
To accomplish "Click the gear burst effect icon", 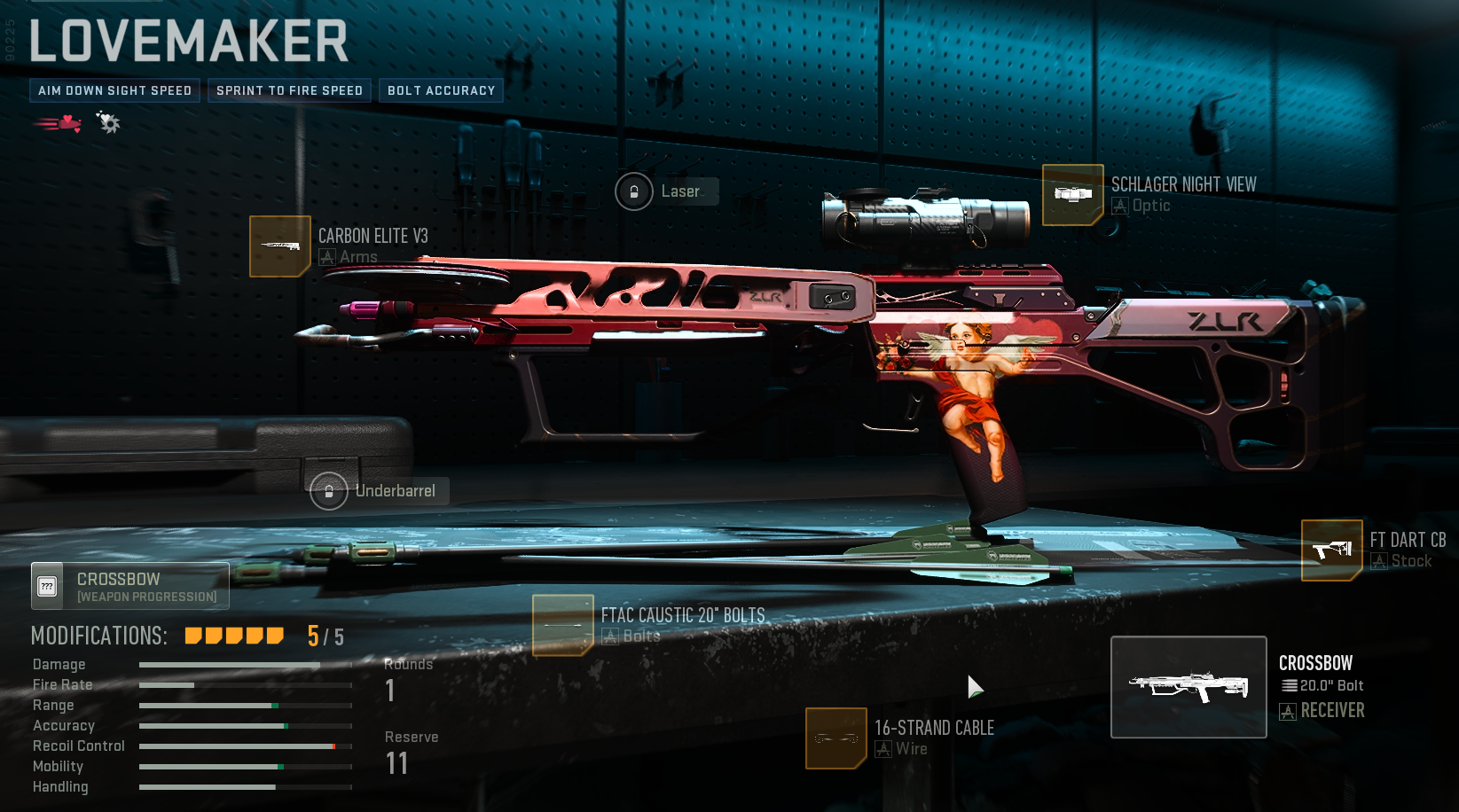I will coord(108,122).
